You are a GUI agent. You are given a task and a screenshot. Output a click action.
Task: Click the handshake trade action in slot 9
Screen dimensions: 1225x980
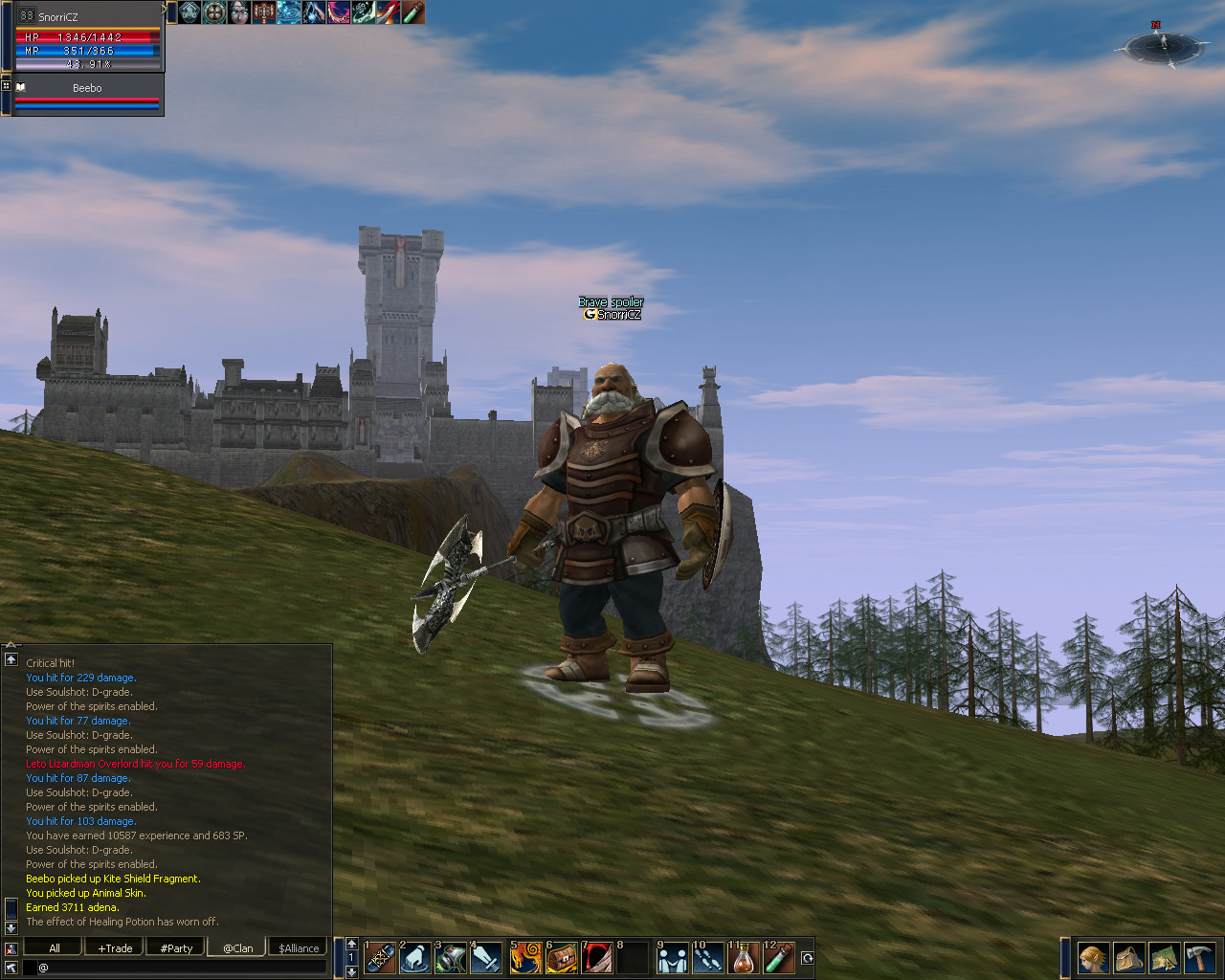pyautogui.click(x=673, y=958)
